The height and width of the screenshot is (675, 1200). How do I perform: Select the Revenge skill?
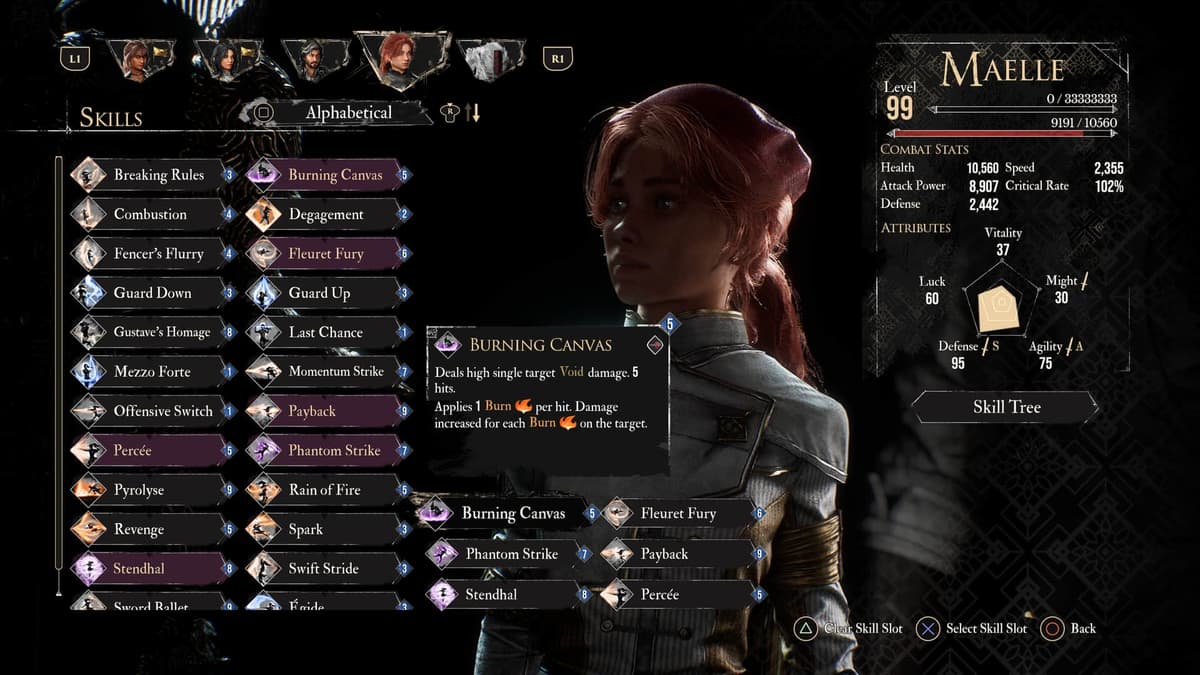(x=139, y=529)
